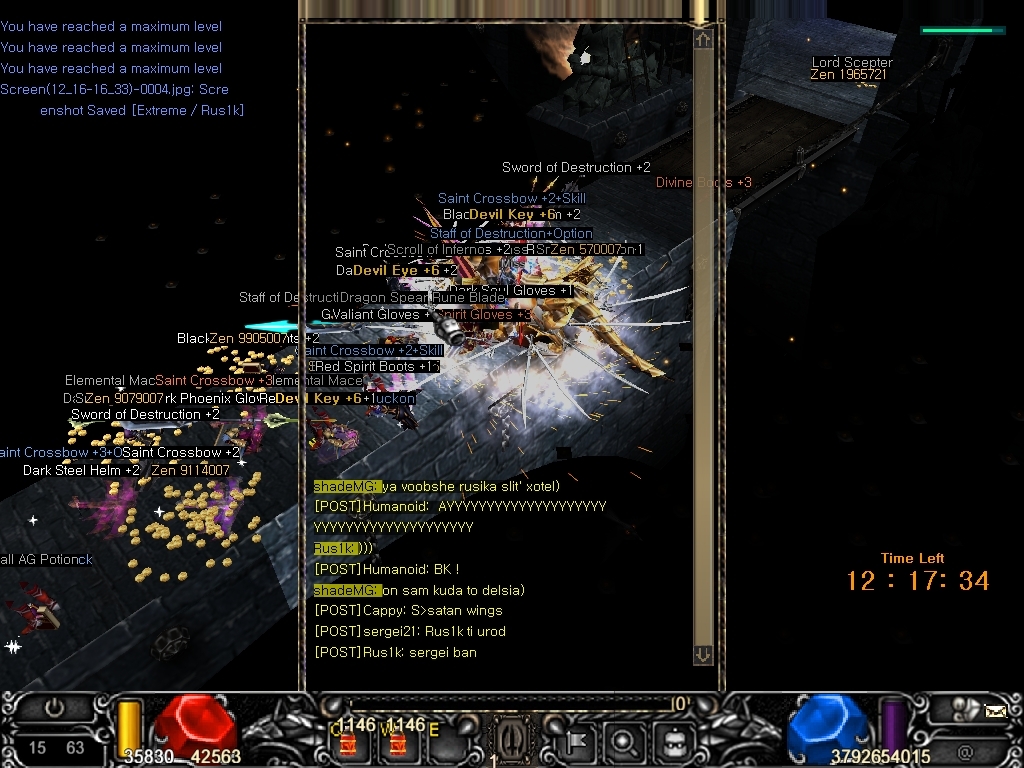Click the magnifying glass button

(x=624, y=742)
